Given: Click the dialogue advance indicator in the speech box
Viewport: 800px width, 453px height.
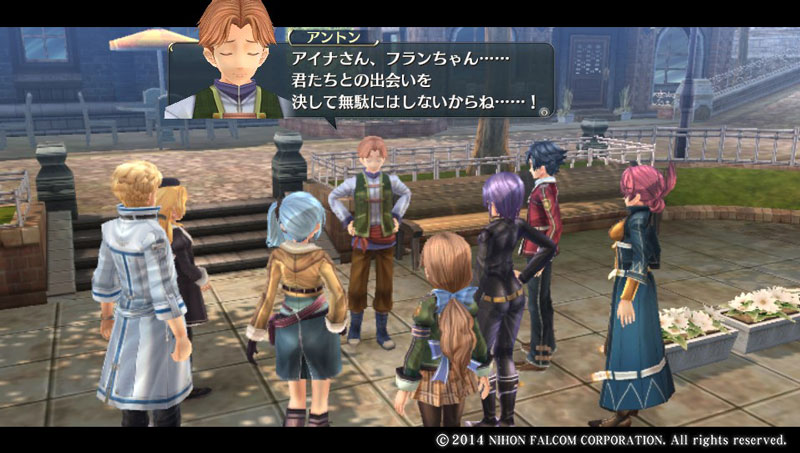Looking at the screenshot, I should click(x=543, y=112).
